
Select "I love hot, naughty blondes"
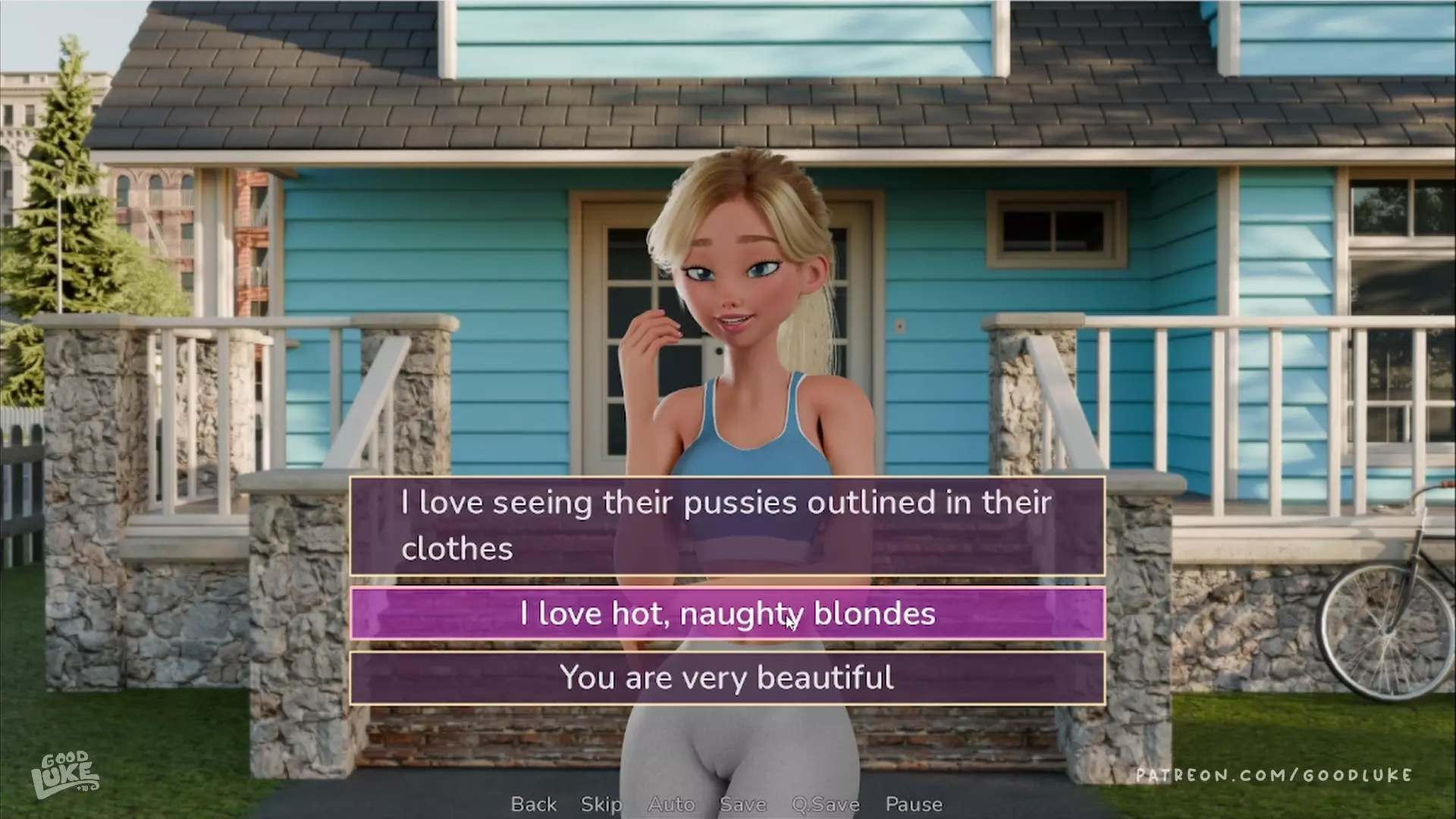(726, 613)
